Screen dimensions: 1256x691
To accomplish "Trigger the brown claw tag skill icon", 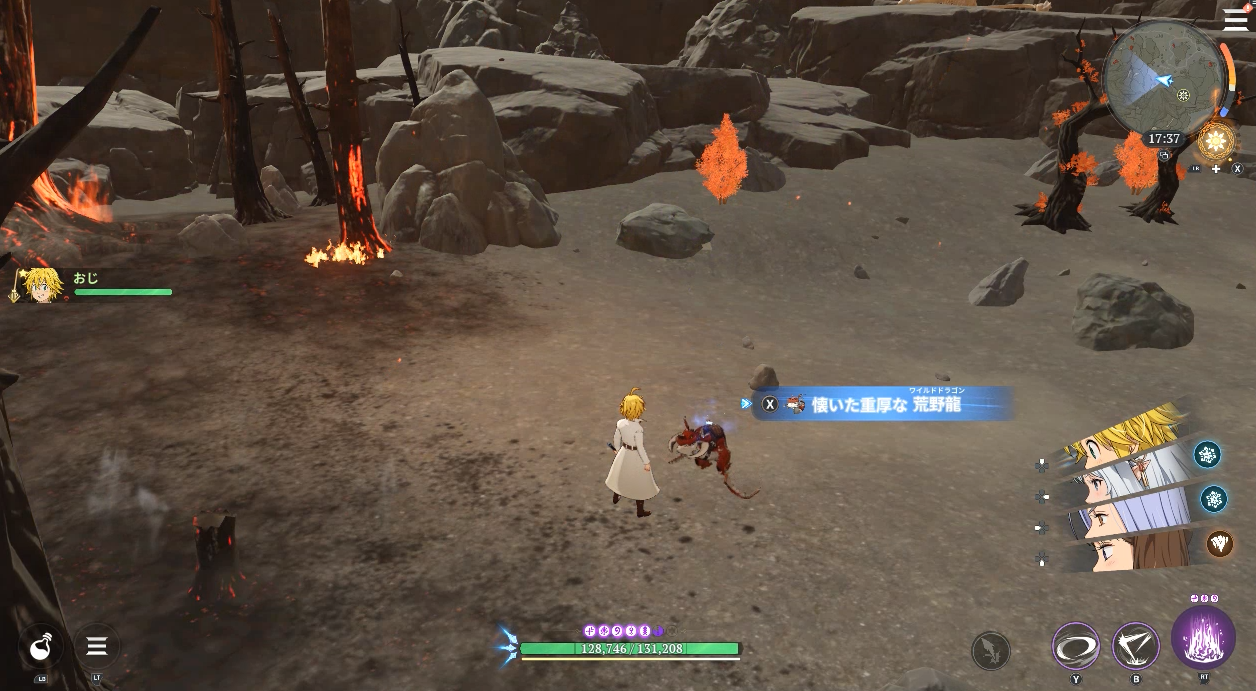I will click(x=1220, y=543).
